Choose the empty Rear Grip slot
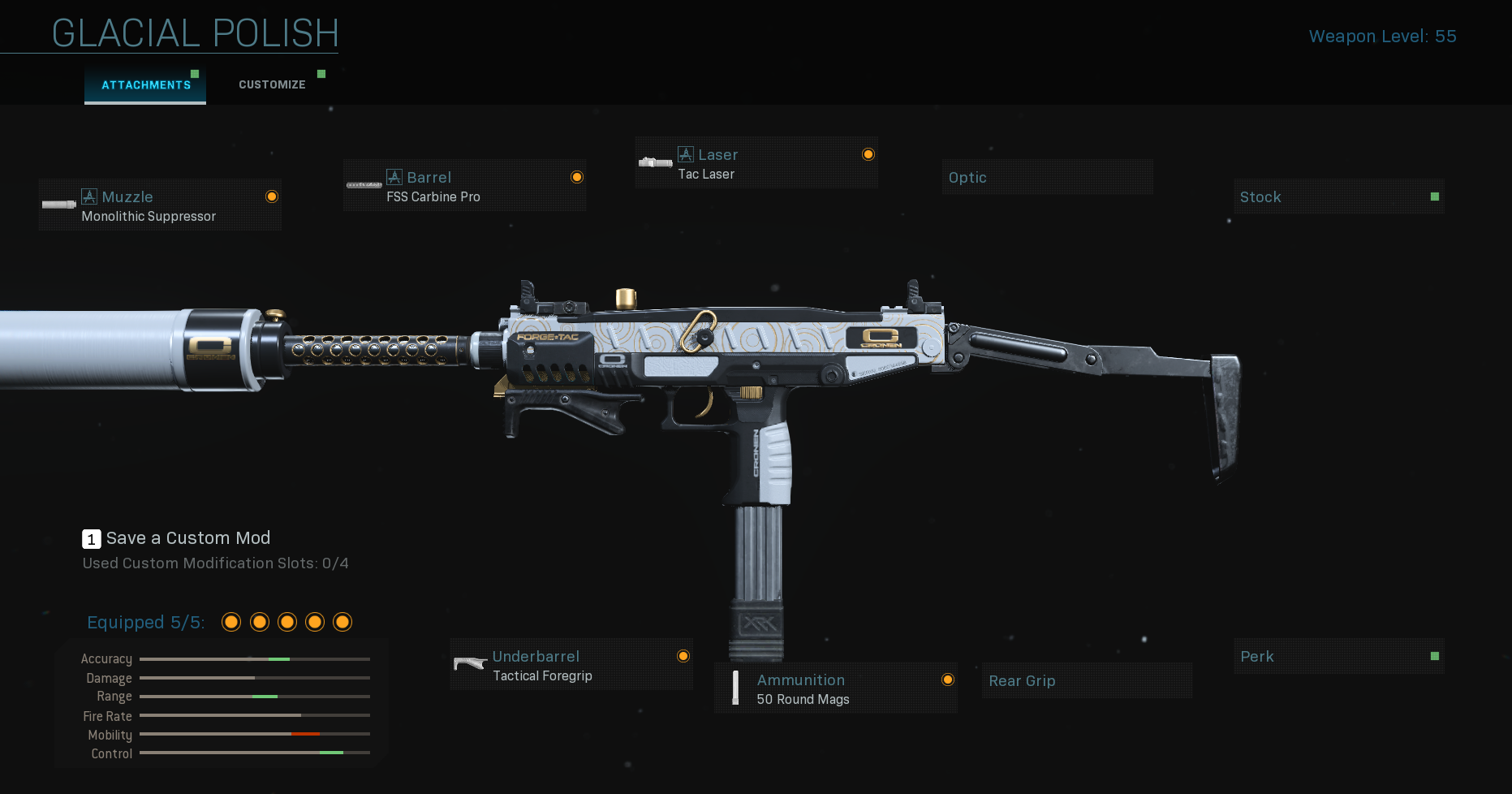1512x794 pixels. pyautogui.click(x=1086, y=680)
